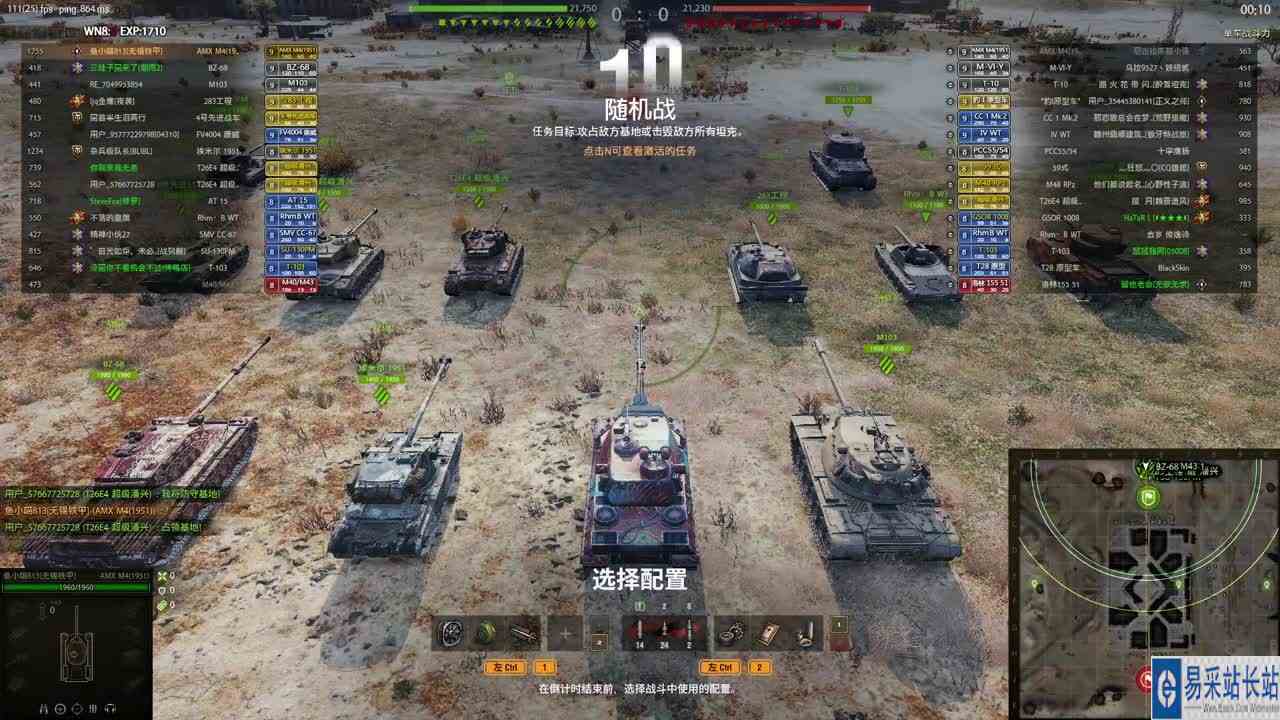
Task: Toggle the grid view icon in the damage panel
Action: click(92, 707)
